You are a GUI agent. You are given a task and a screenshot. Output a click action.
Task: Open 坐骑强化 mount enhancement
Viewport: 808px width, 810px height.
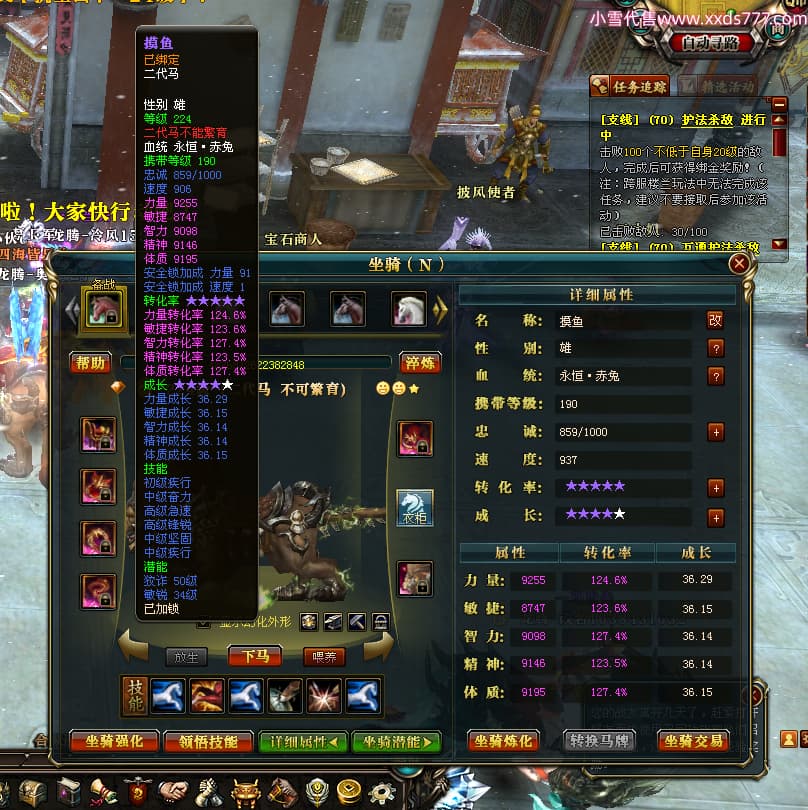pyautogui.click(x=114, y=741)
